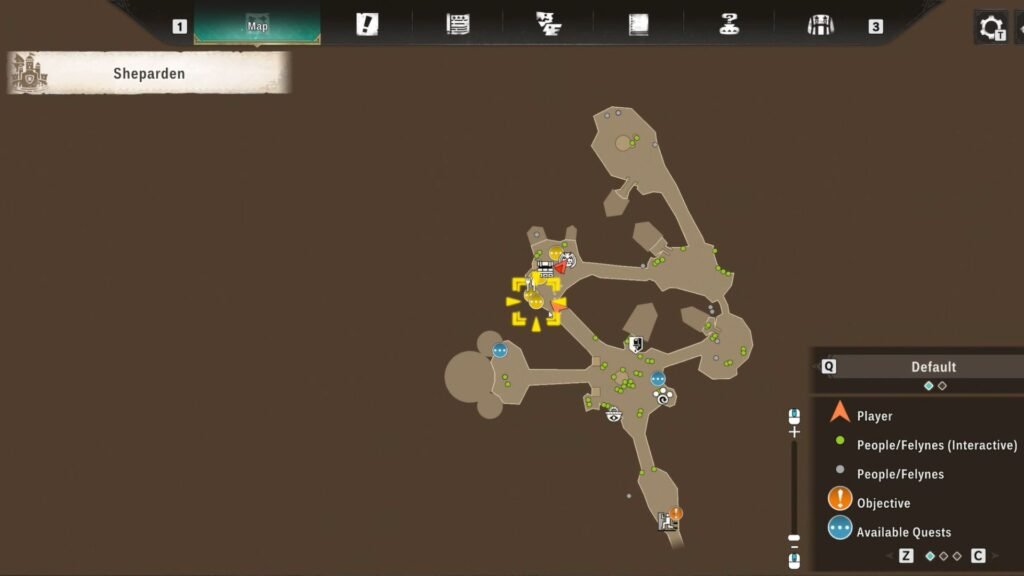Switch to the tab left of the puzzle-piece tab
Image resolution: width=1024 pixels, height=576 pixels.
tap(457, 25)
